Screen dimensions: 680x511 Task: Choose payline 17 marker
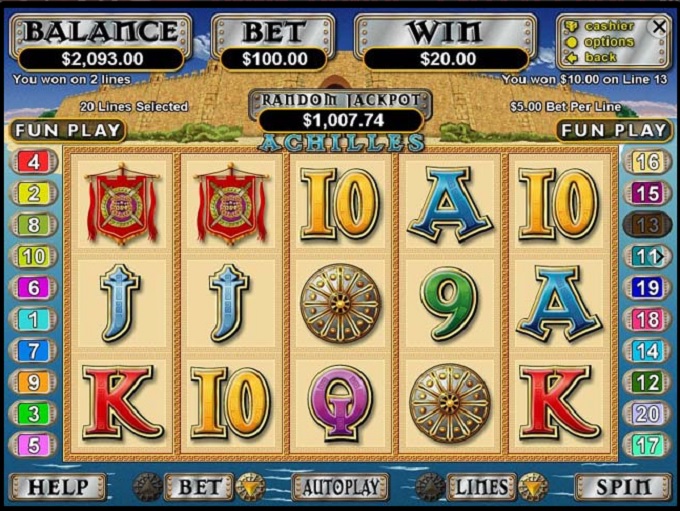647,444
